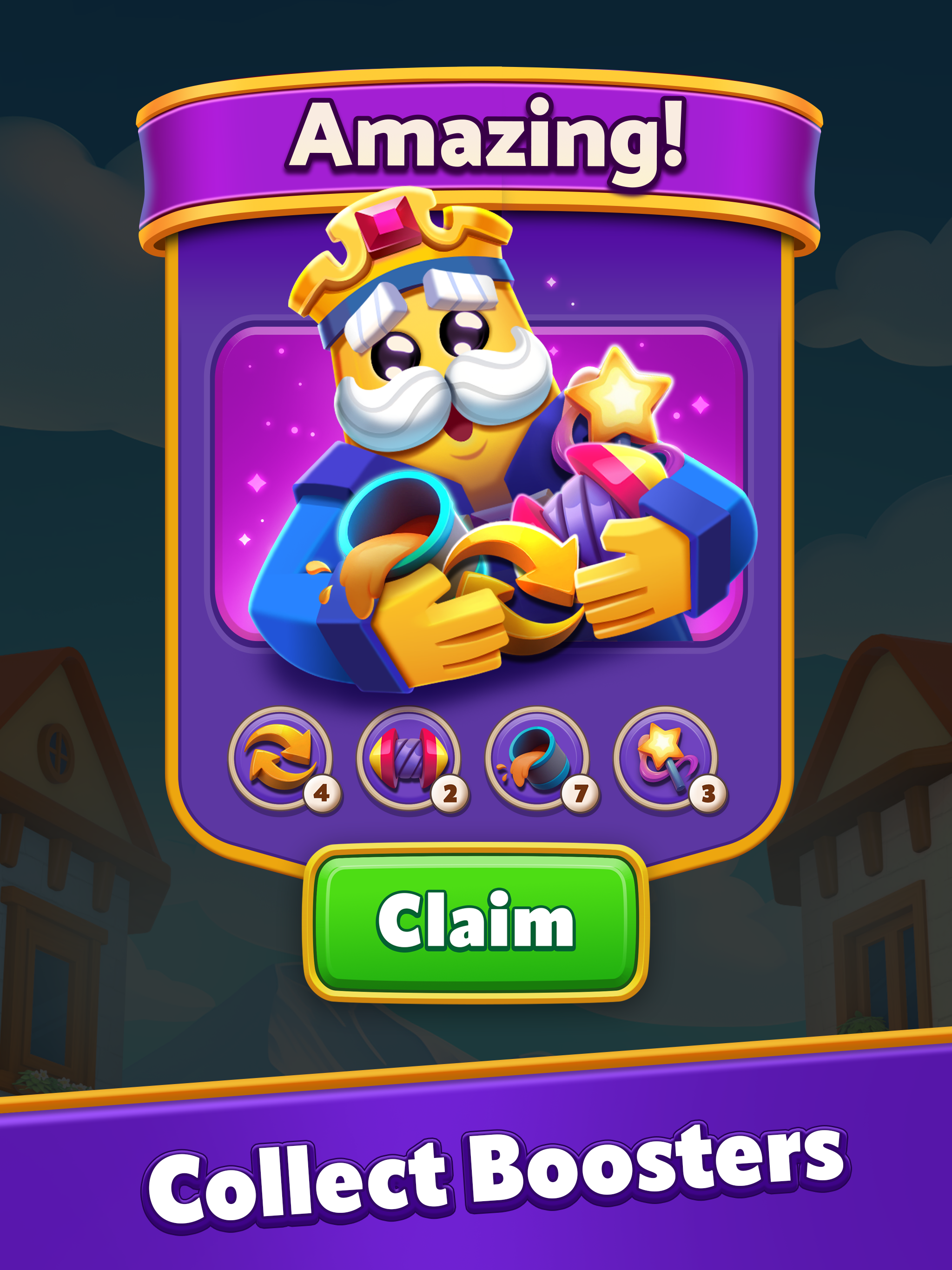Click the count badge showing 3

pyautogui.click(x=708, y=794)
